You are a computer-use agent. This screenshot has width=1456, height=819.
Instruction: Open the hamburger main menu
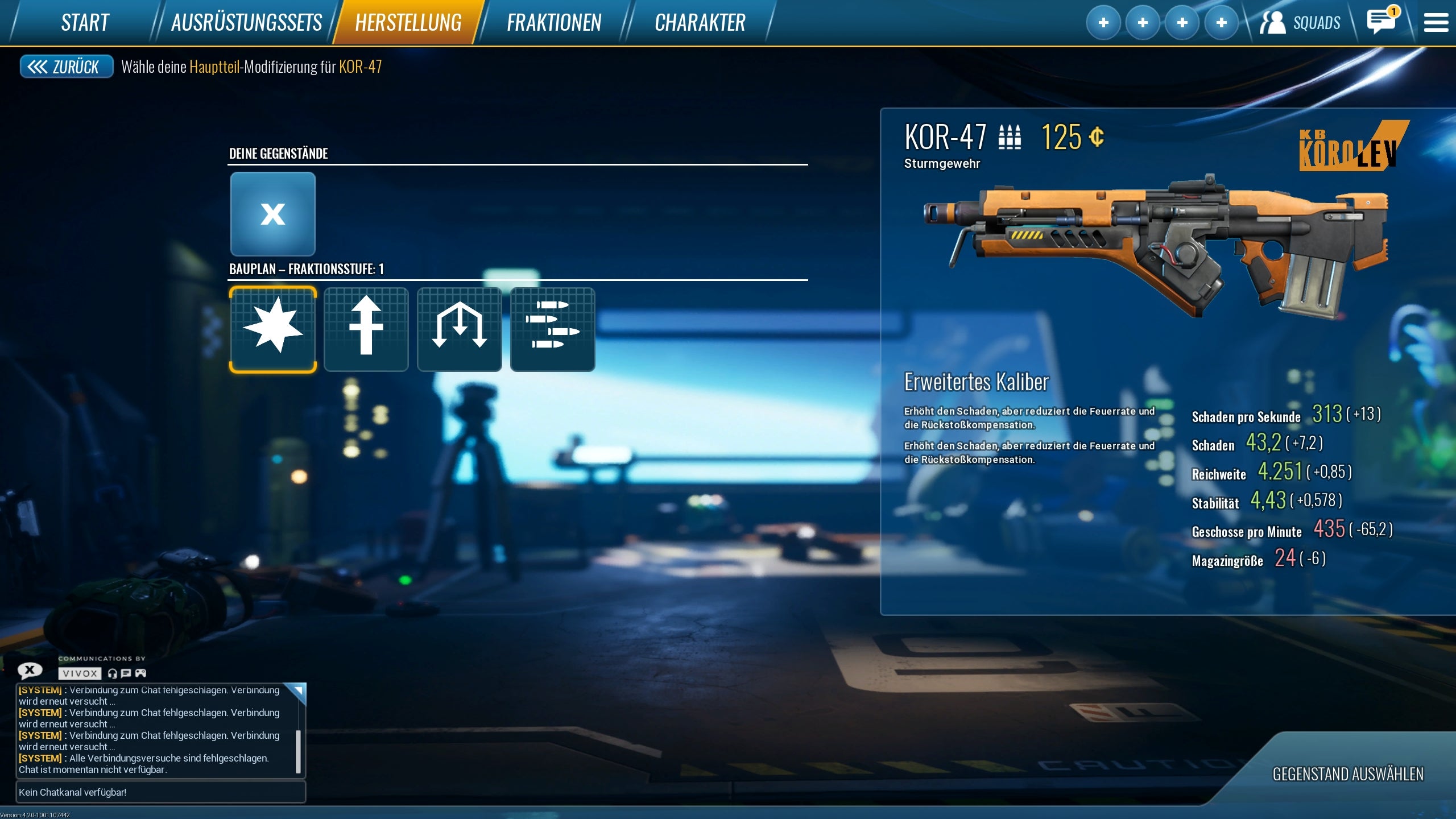coord(1436,23)
